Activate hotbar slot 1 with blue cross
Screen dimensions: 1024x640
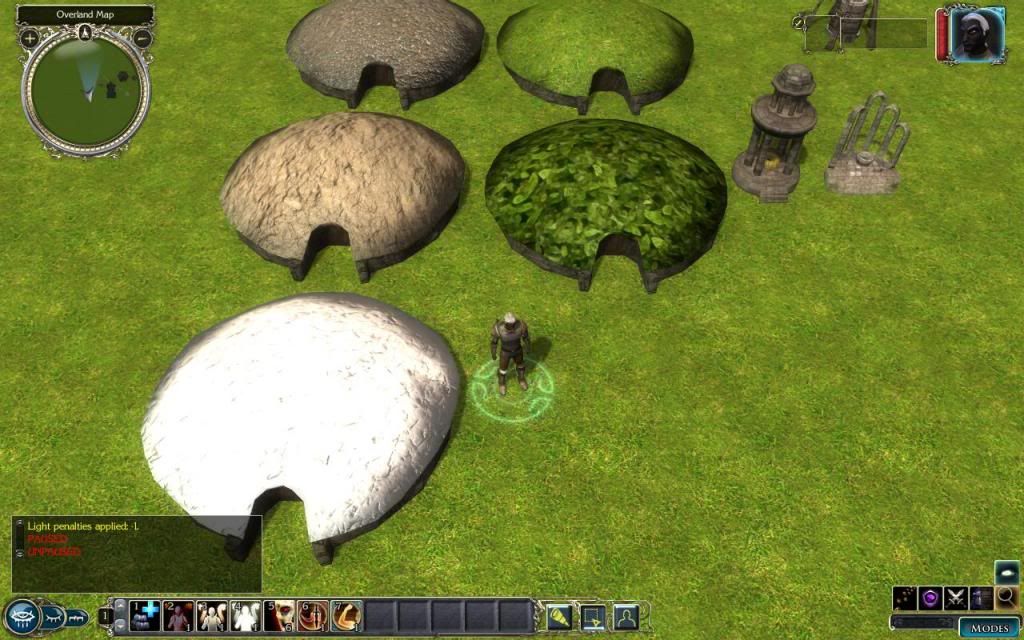point(145,616)
